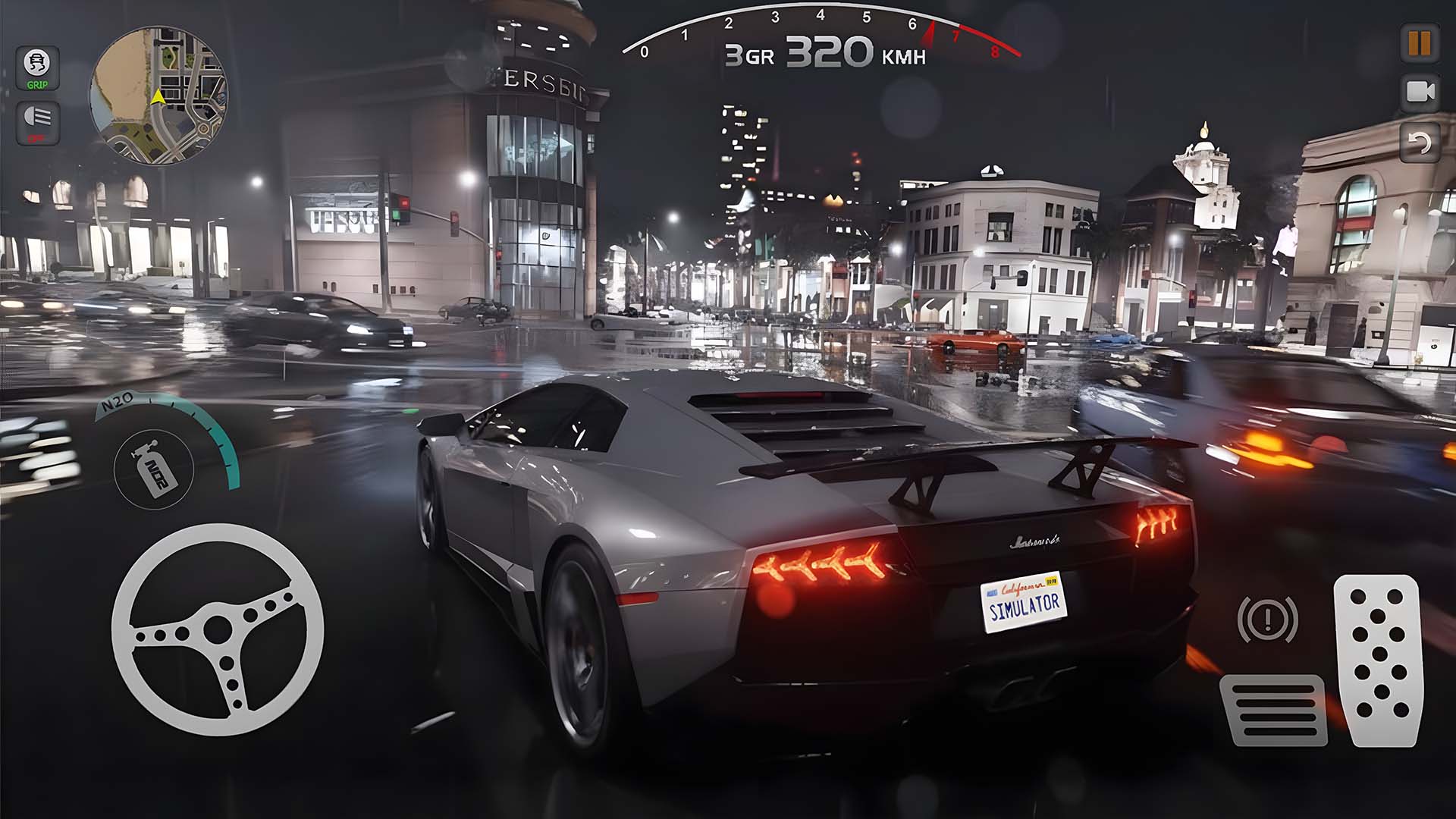Tap the steering wheel control

click(x=218, y=629)
